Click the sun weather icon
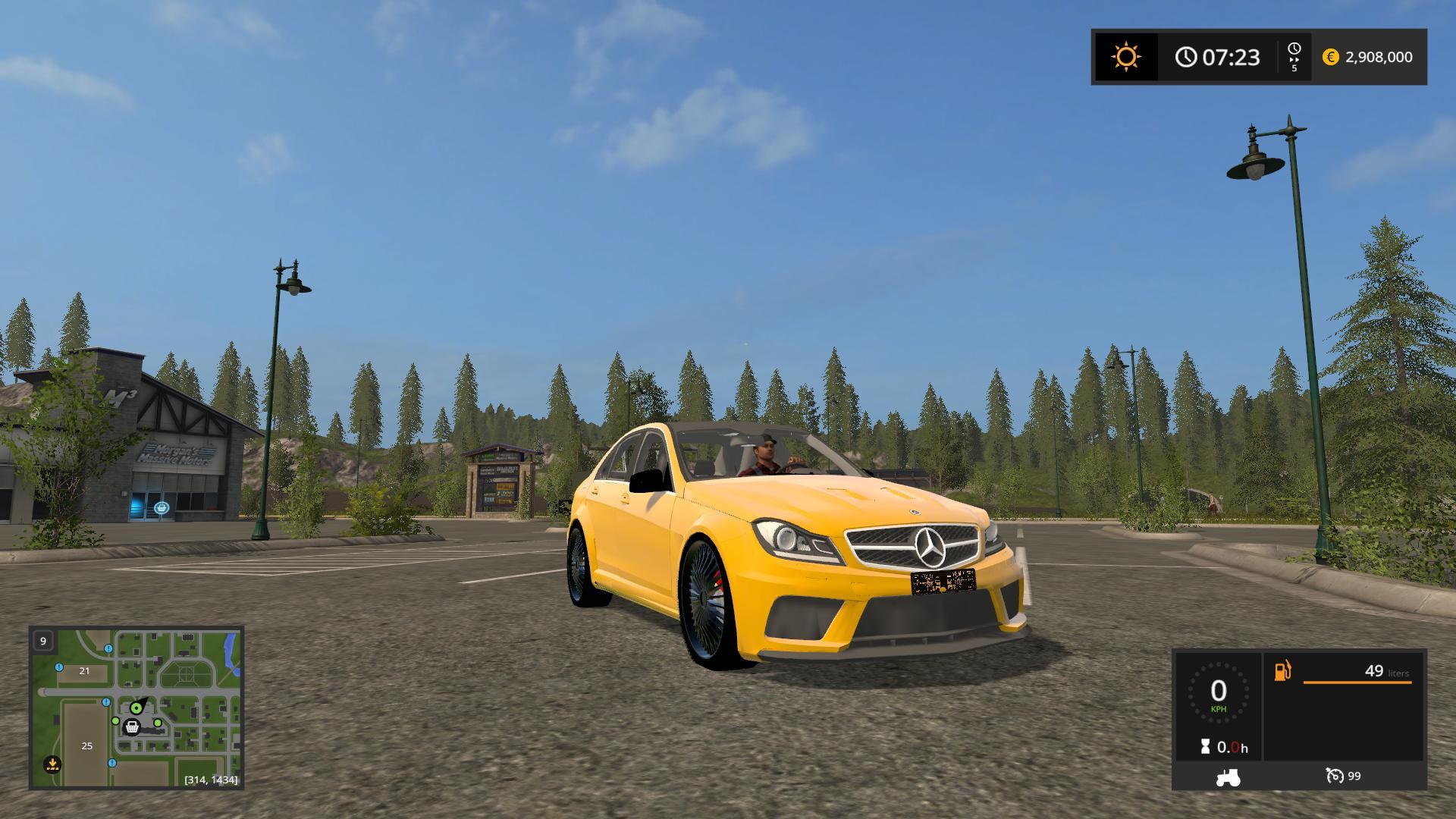 [1125, 57]
